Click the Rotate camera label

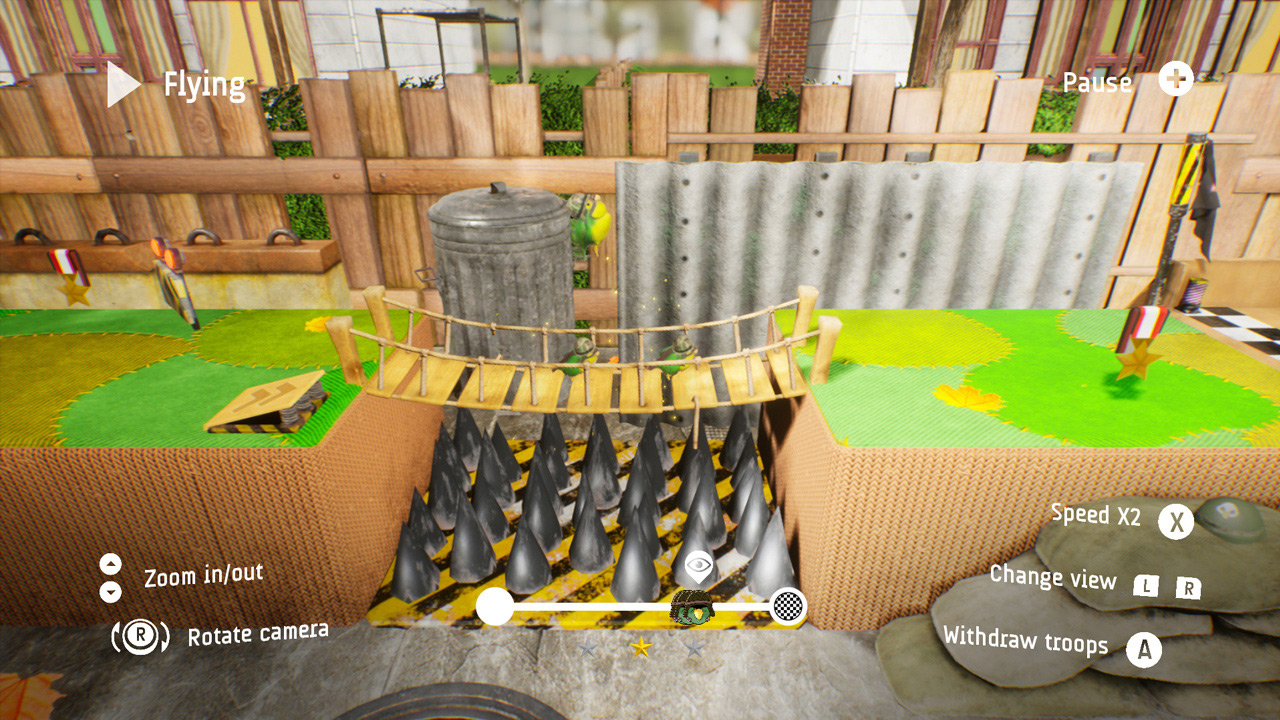(x=258, y=632)
